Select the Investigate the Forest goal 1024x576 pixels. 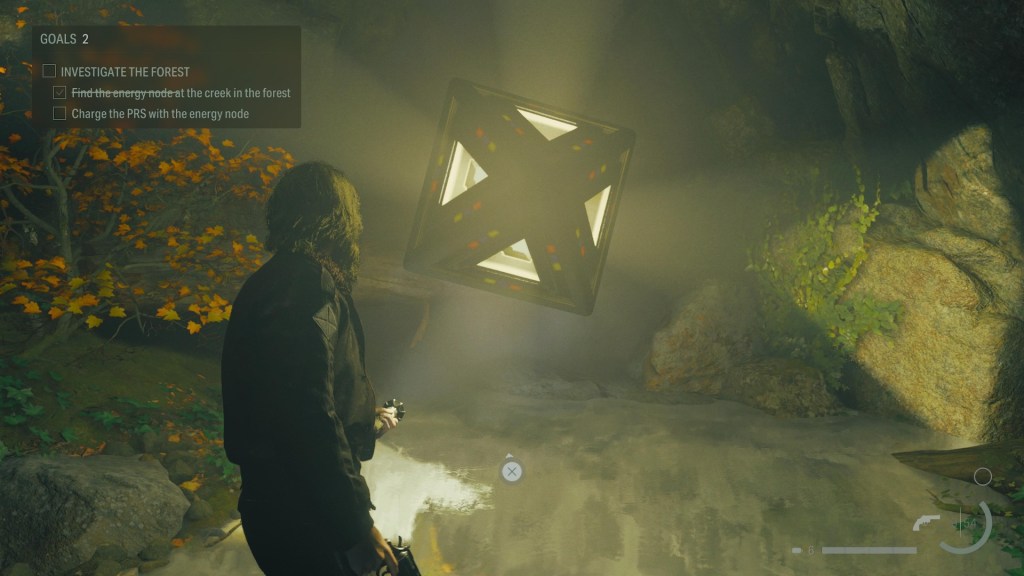pyautogui.click(x=124, y=72)
